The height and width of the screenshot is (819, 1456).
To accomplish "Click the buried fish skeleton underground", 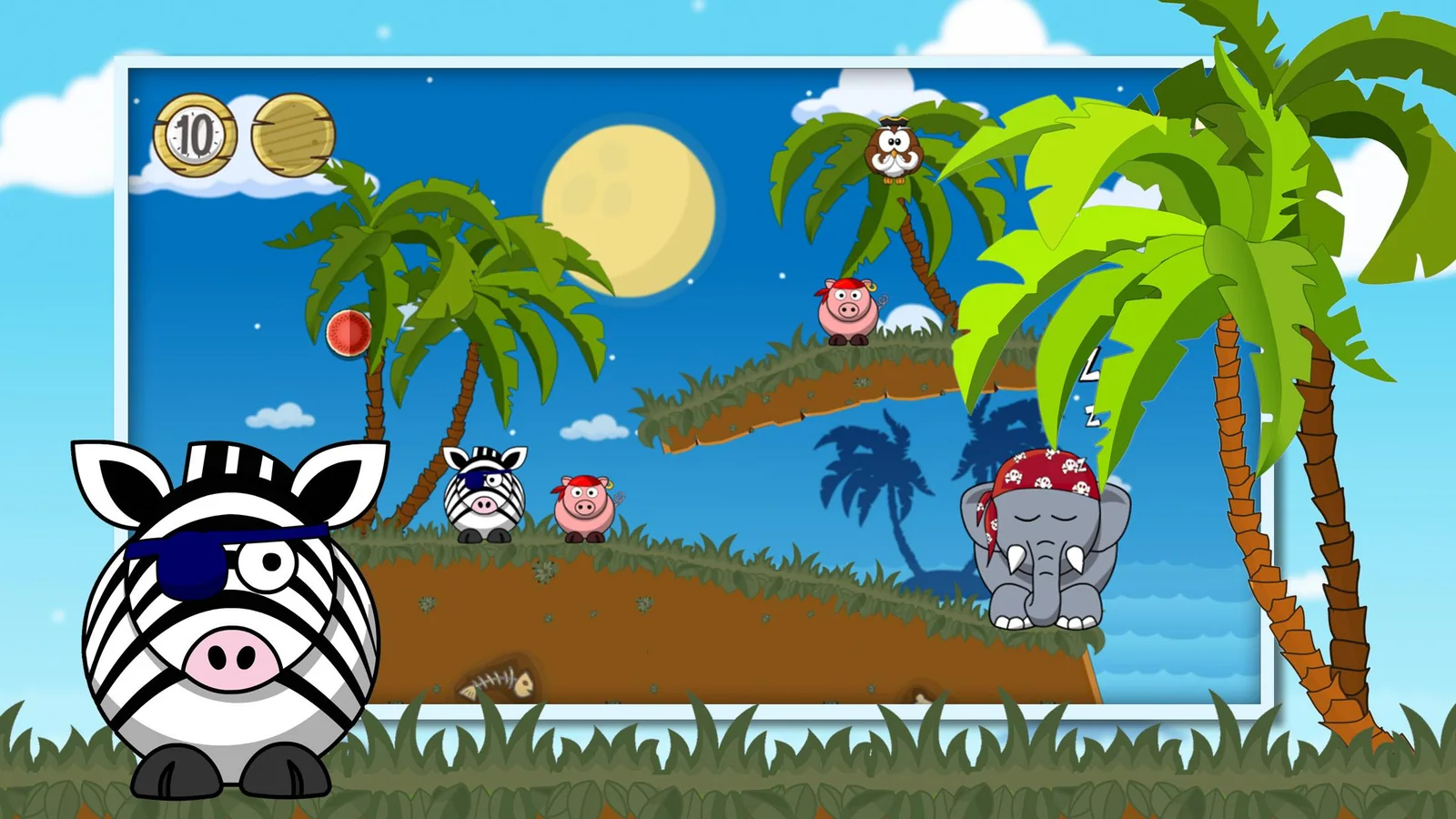I will 496,682.
